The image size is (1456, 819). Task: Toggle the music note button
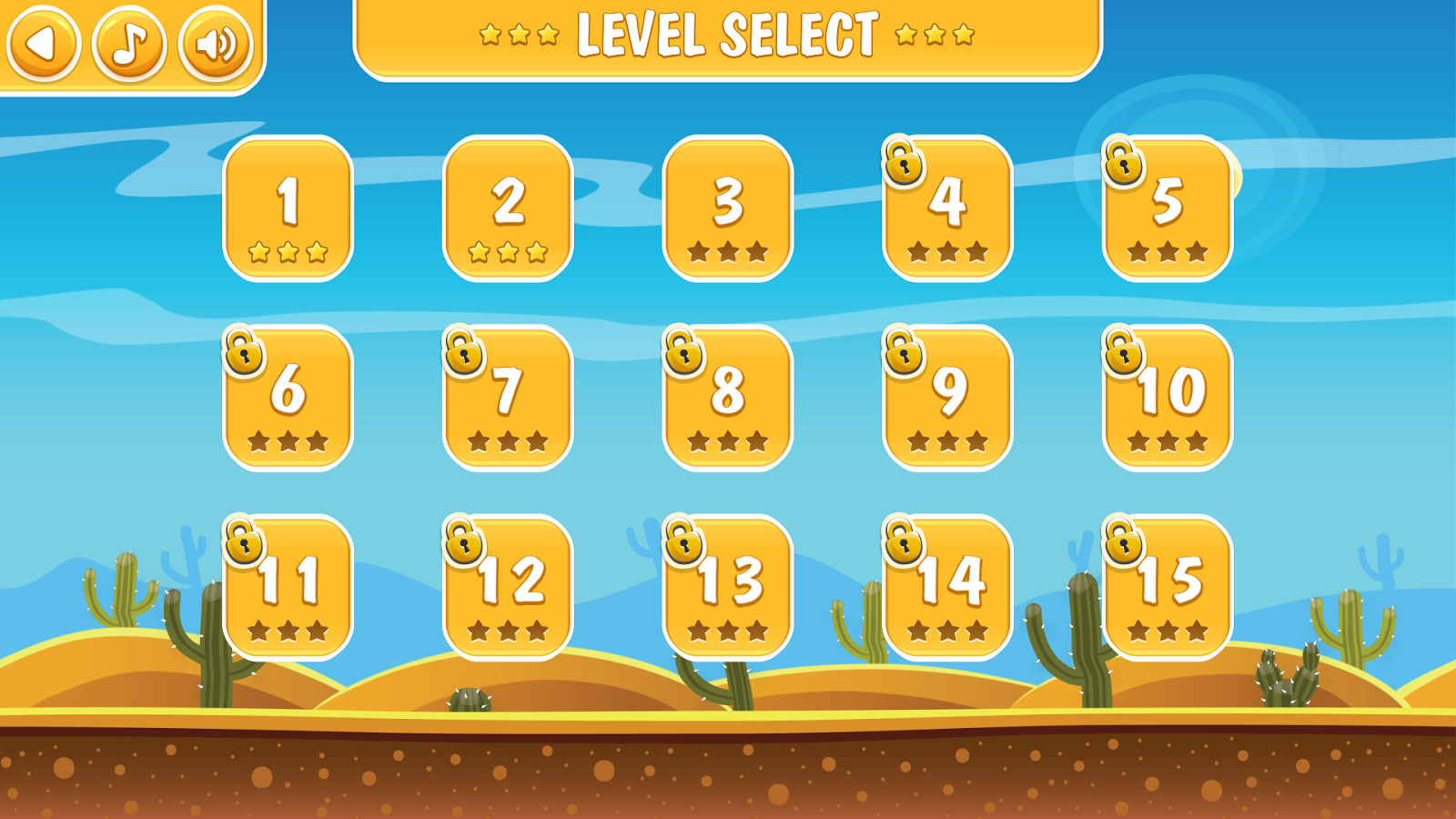pos(129,43)
